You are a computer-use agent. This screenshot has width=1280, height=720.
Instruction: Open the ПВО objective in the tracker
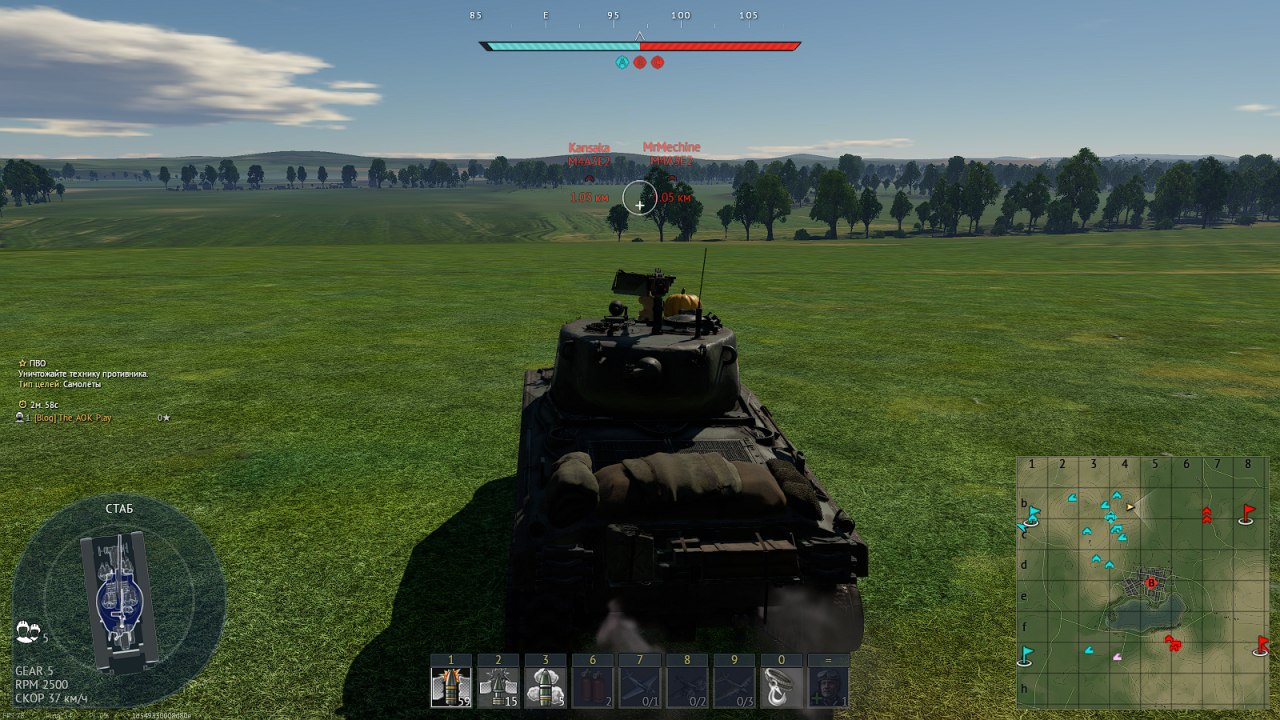click(36, 364)
